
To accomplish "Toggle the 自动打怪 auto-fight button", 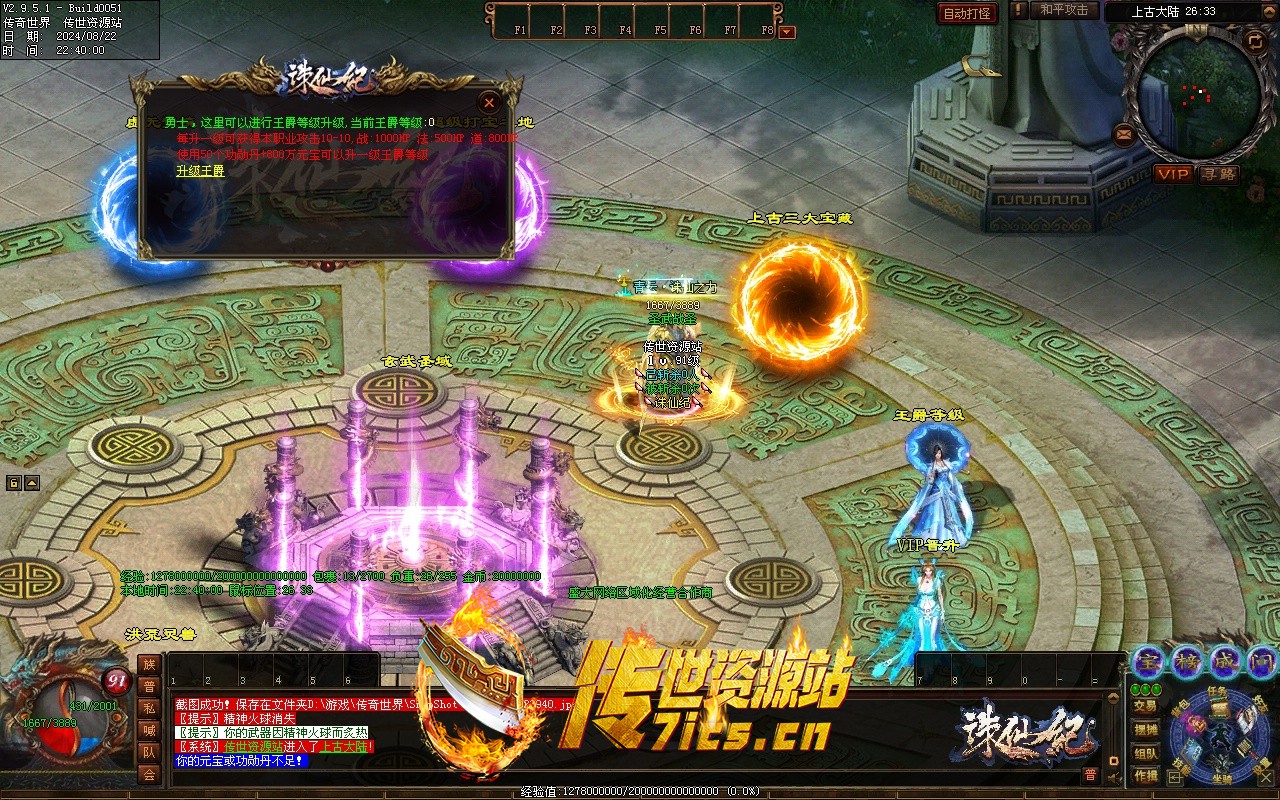I will tap(968, 13).
